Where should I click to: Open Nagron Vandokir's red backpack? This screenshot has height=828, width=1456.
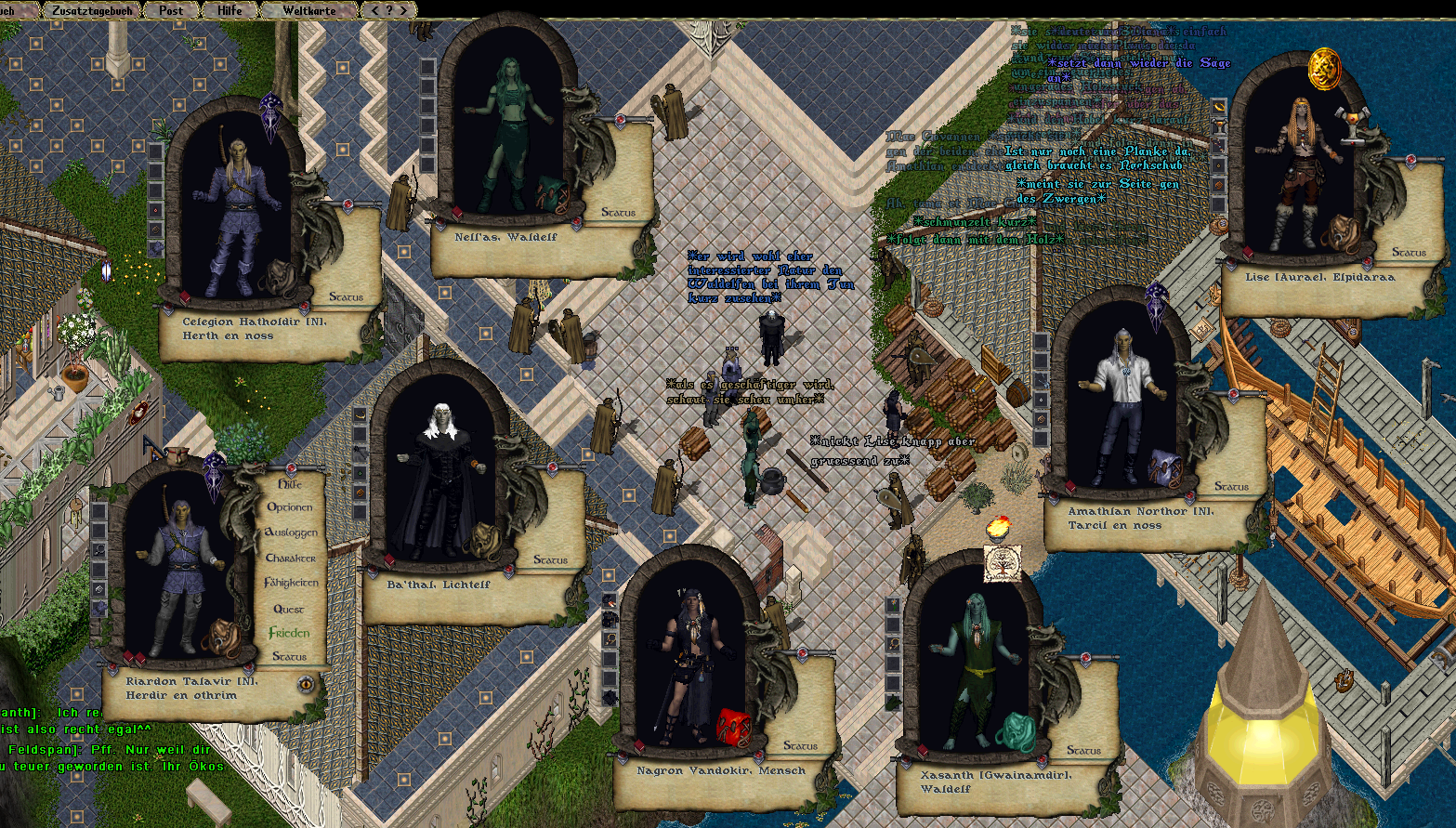pyautogui.click(x=732, y=727)
